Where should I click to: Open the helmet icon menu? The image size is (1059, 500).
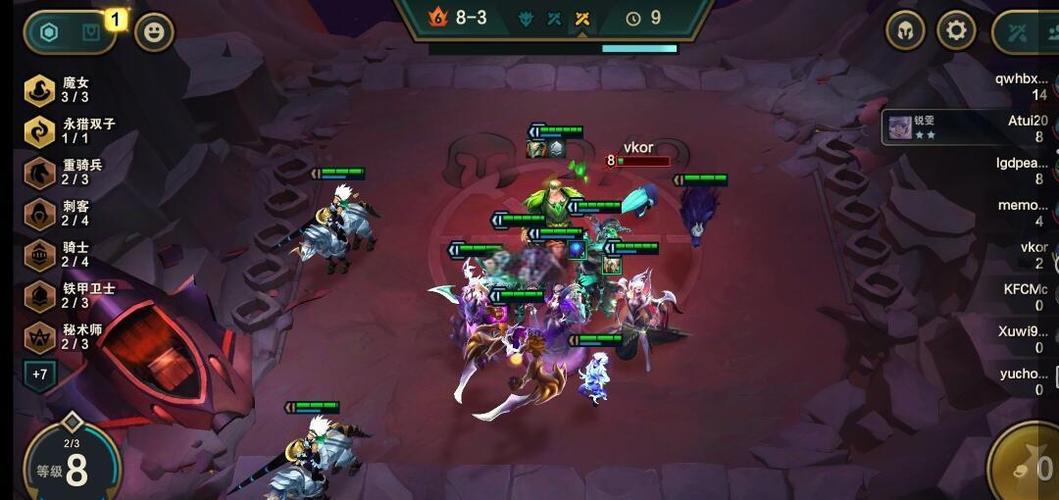905,31
